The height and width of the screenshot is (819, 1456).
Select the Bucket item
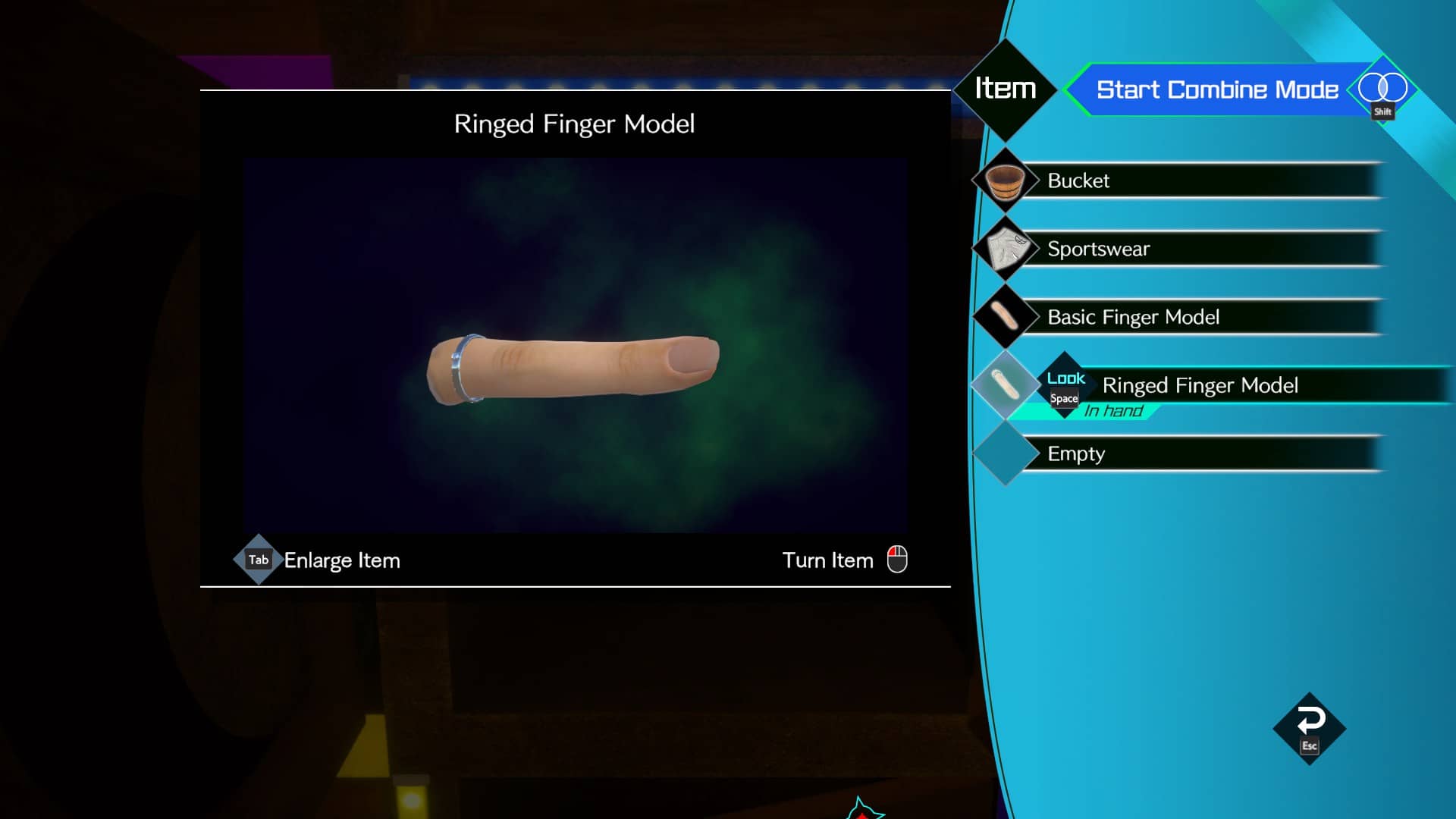point(1198,180)
